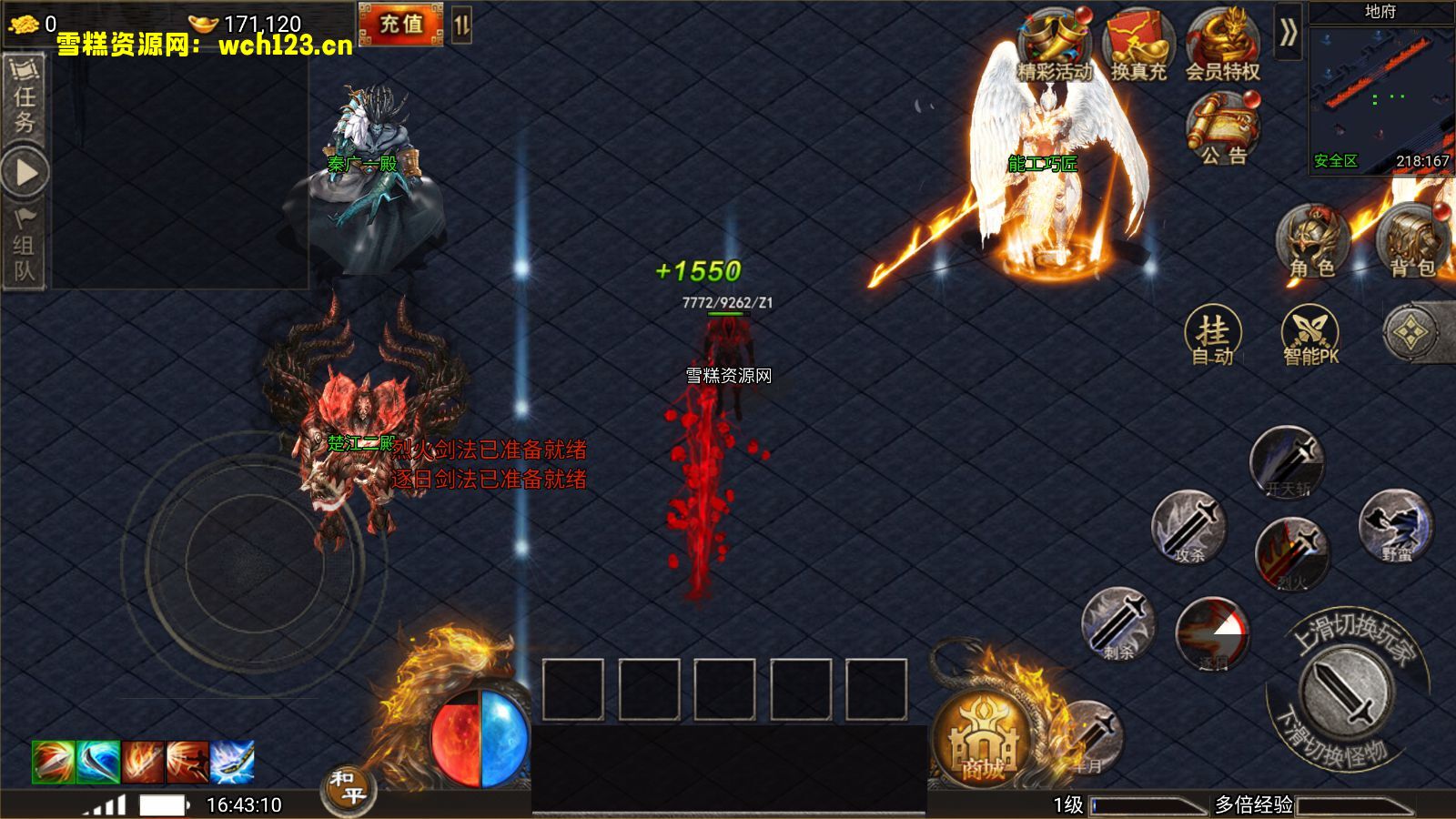The height and width of the screenshot is (819, 1456).
Task: Switch to the 组队 team tab
Action: pos(25,246)
